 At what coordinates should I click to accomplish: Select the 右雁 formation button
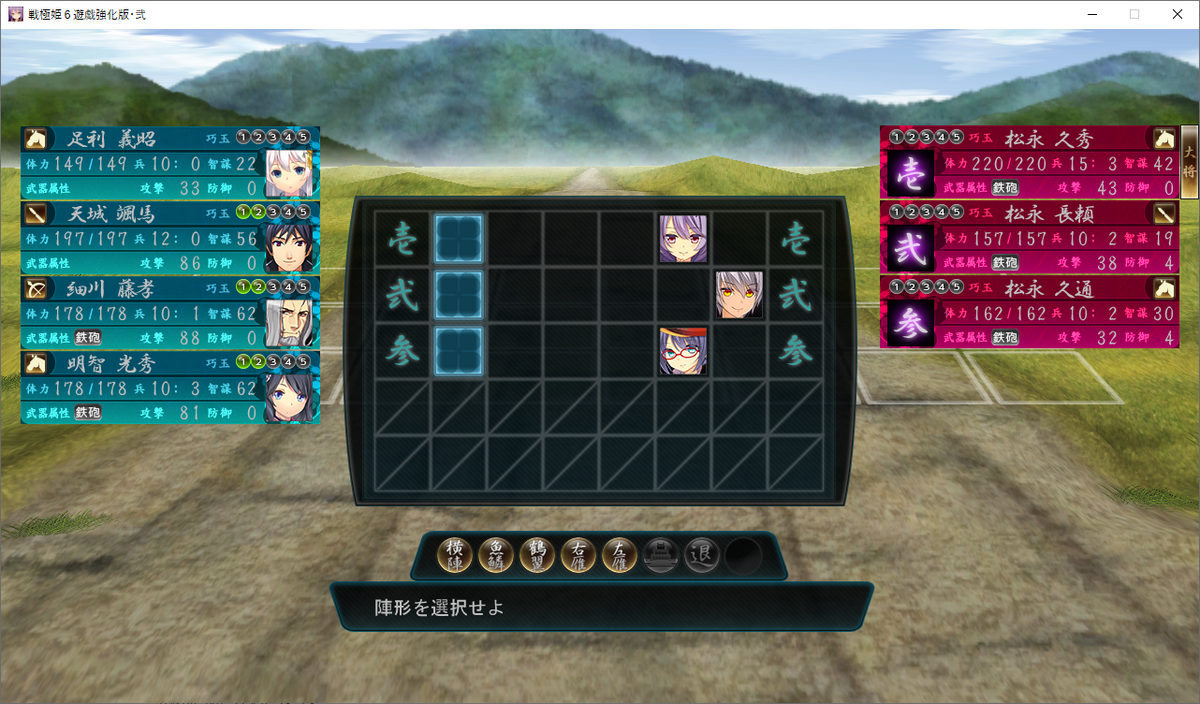pyautogui.click(x=579, y=555)
